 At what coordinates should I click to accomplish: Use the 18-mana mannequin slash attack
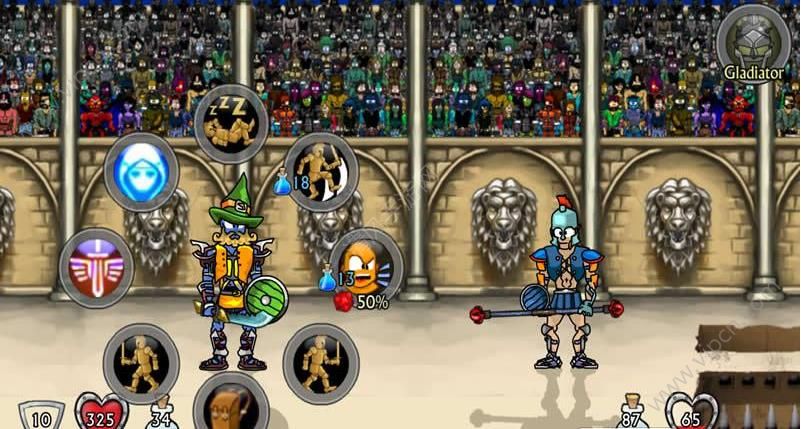[x=320, y=170]
